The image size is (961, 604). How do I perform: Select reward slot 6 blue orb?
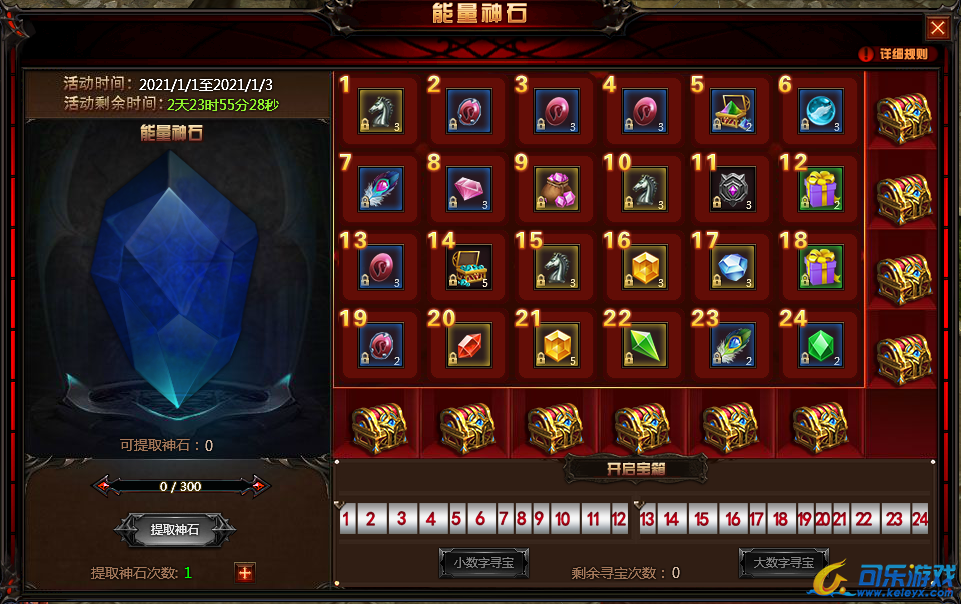(x=821, y=111)
